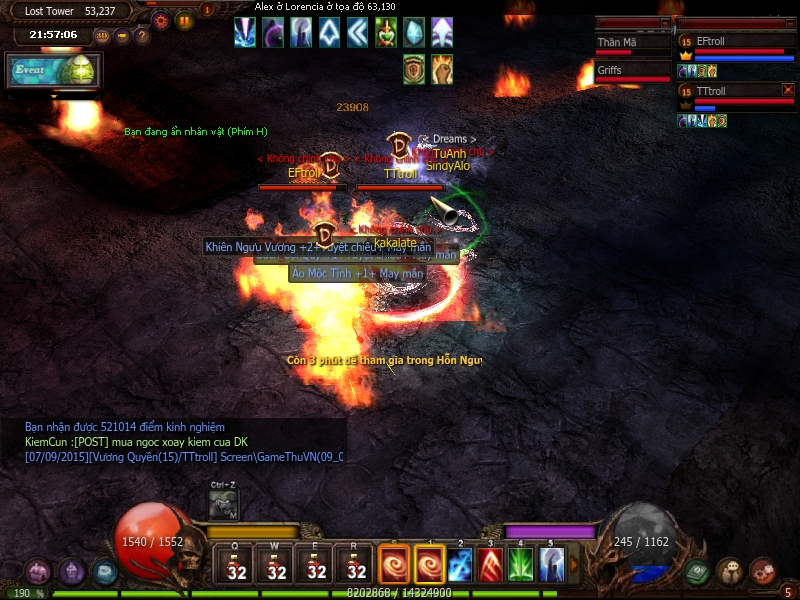Select the Griffs pet entry
This screenshot has height=600, width=800.
(632, 72)
